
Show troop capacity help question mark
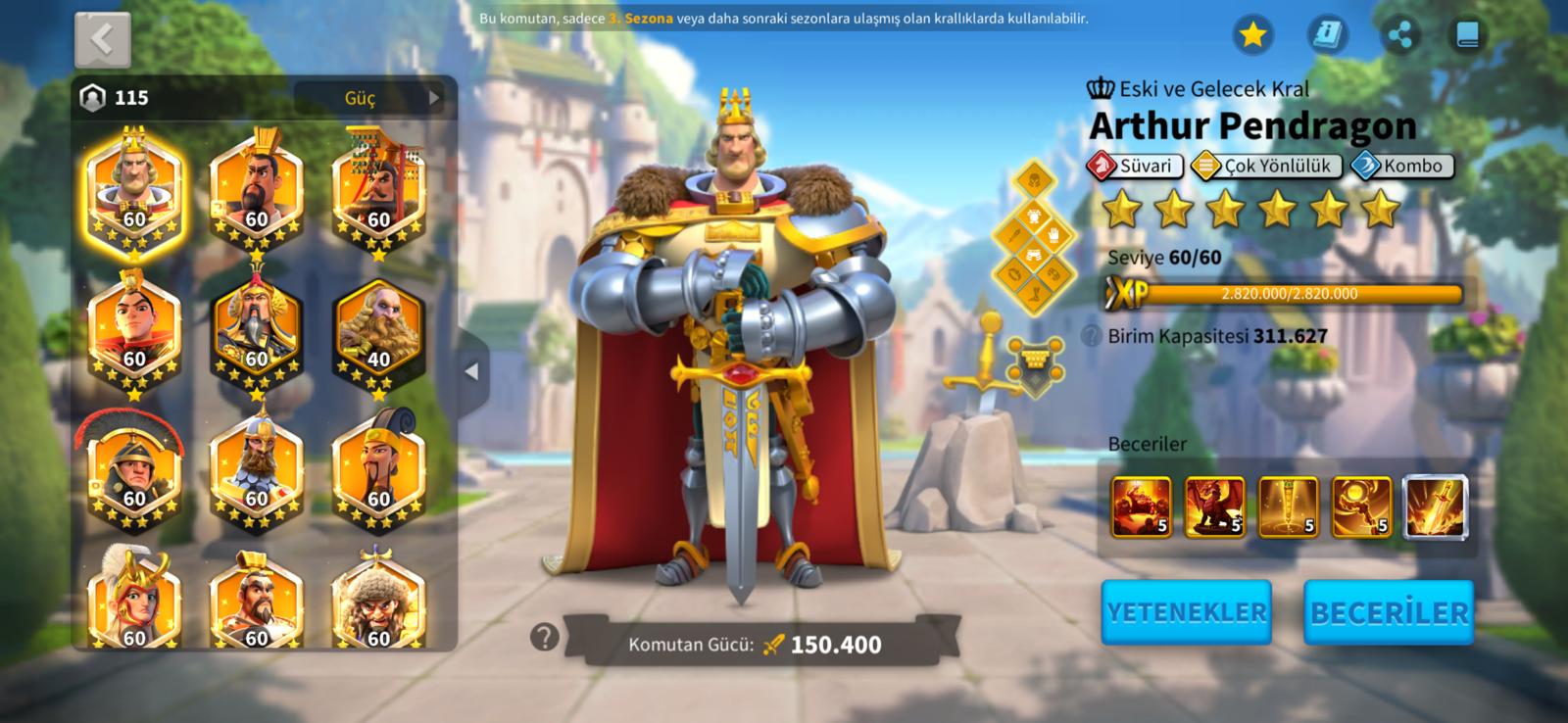coord(1091,337)
